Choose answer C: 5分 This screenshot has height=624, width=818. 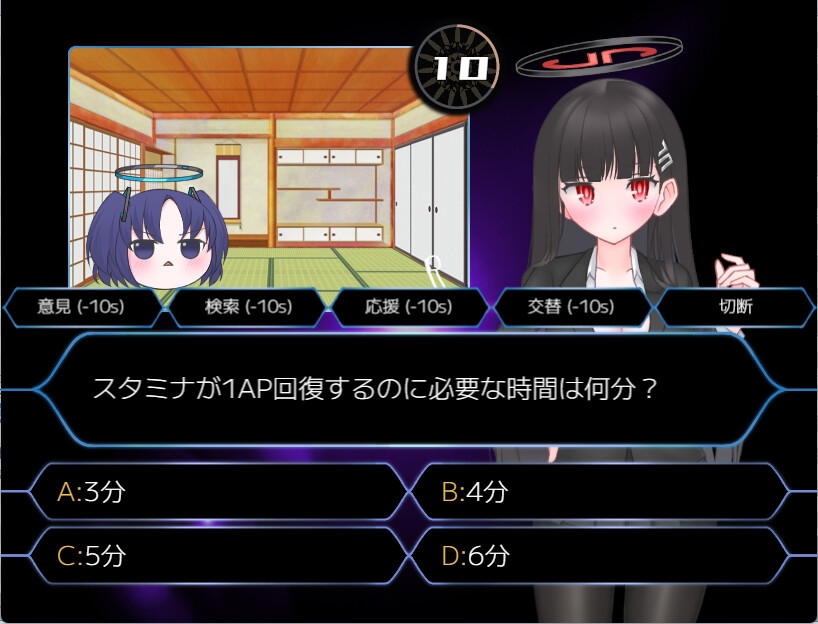pyautogui.click(x=218, y=556)
